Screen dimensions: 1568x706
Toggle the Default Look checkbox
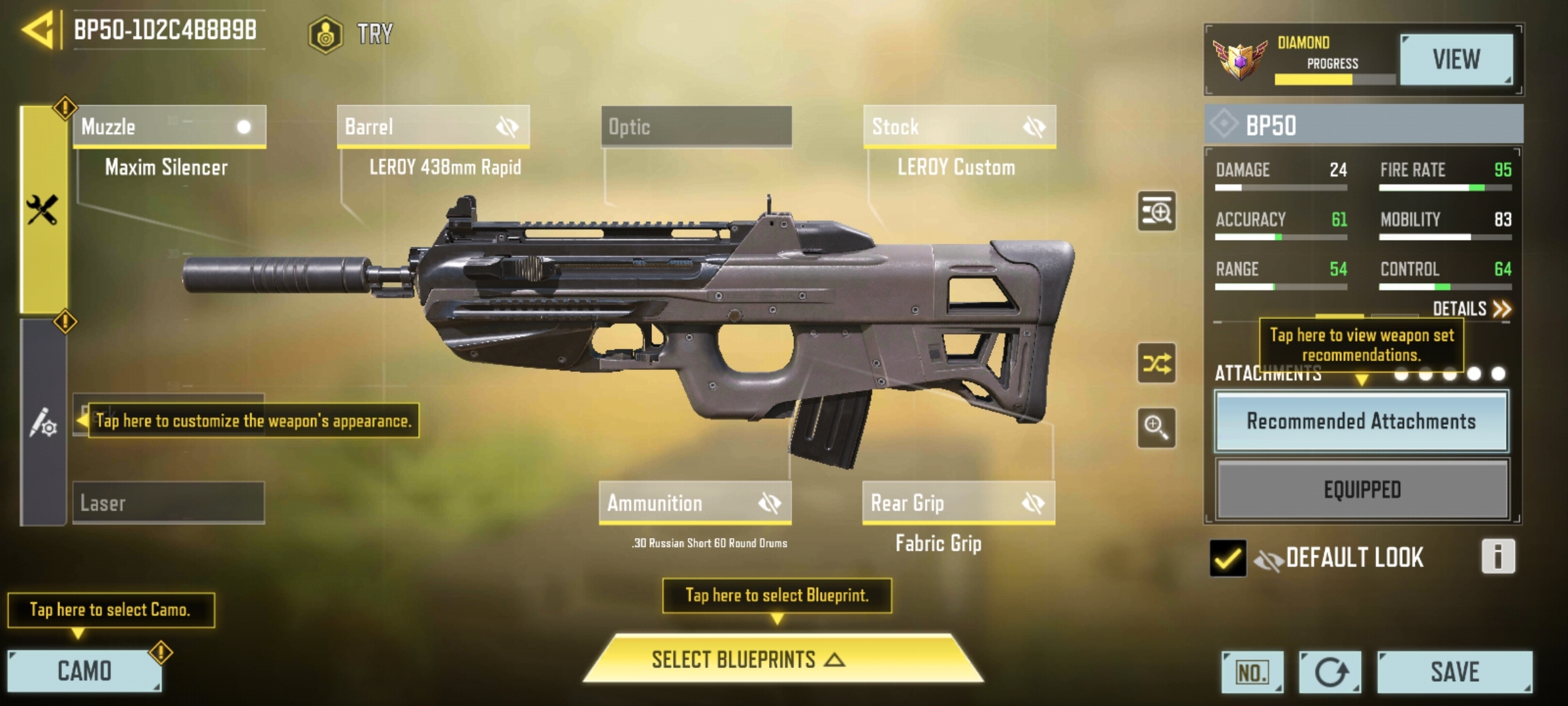click(1227, 558)
